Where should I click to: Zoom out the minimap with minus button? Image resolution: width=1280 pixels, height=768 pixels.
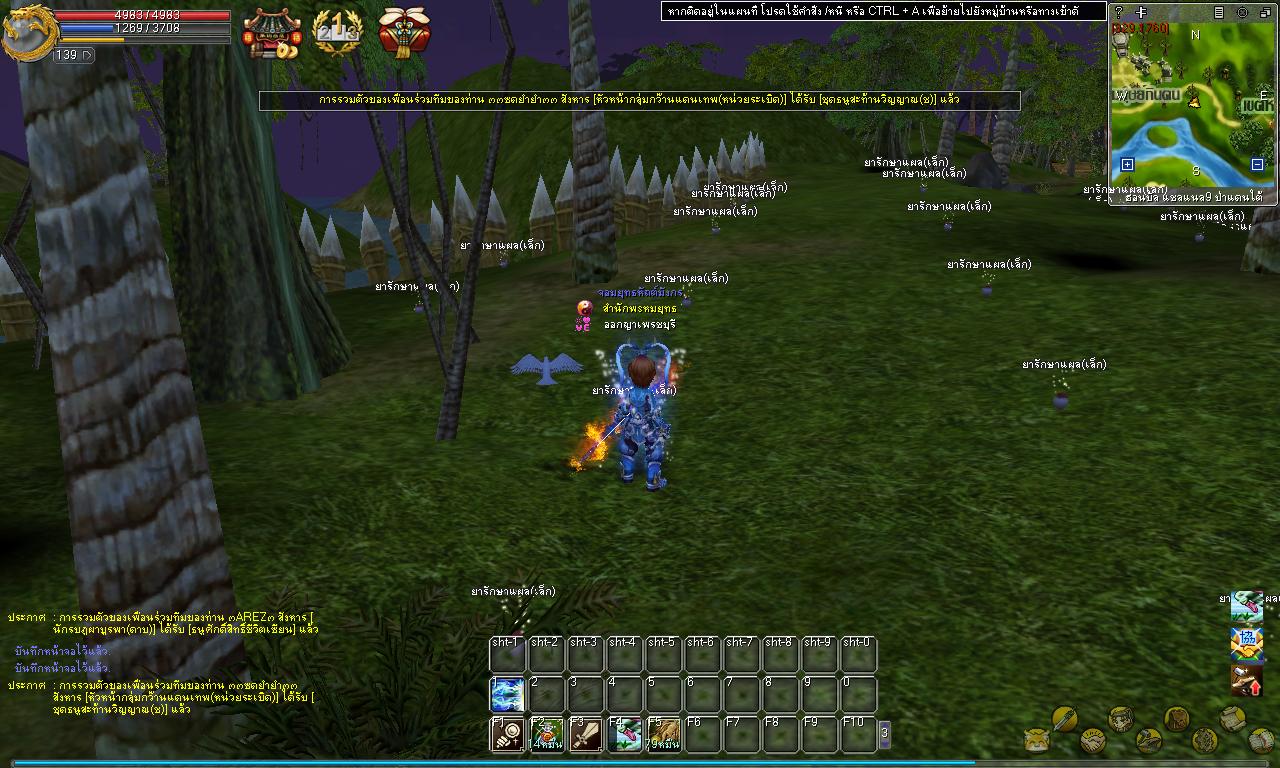(1257, 164)
